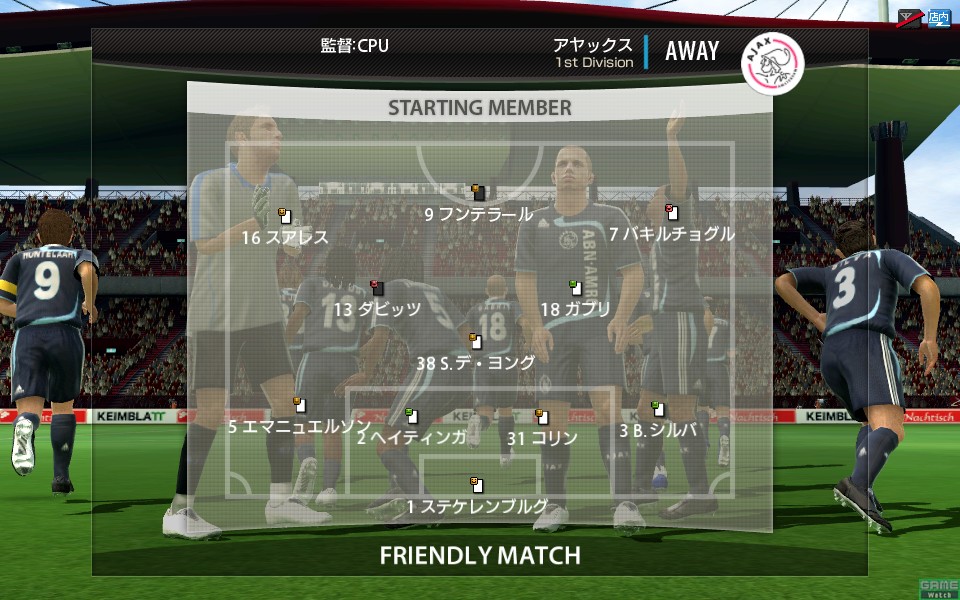This screenshot has height=600, width=960.
Task: Click the Ajax club crest
Action: coord(772,62)
